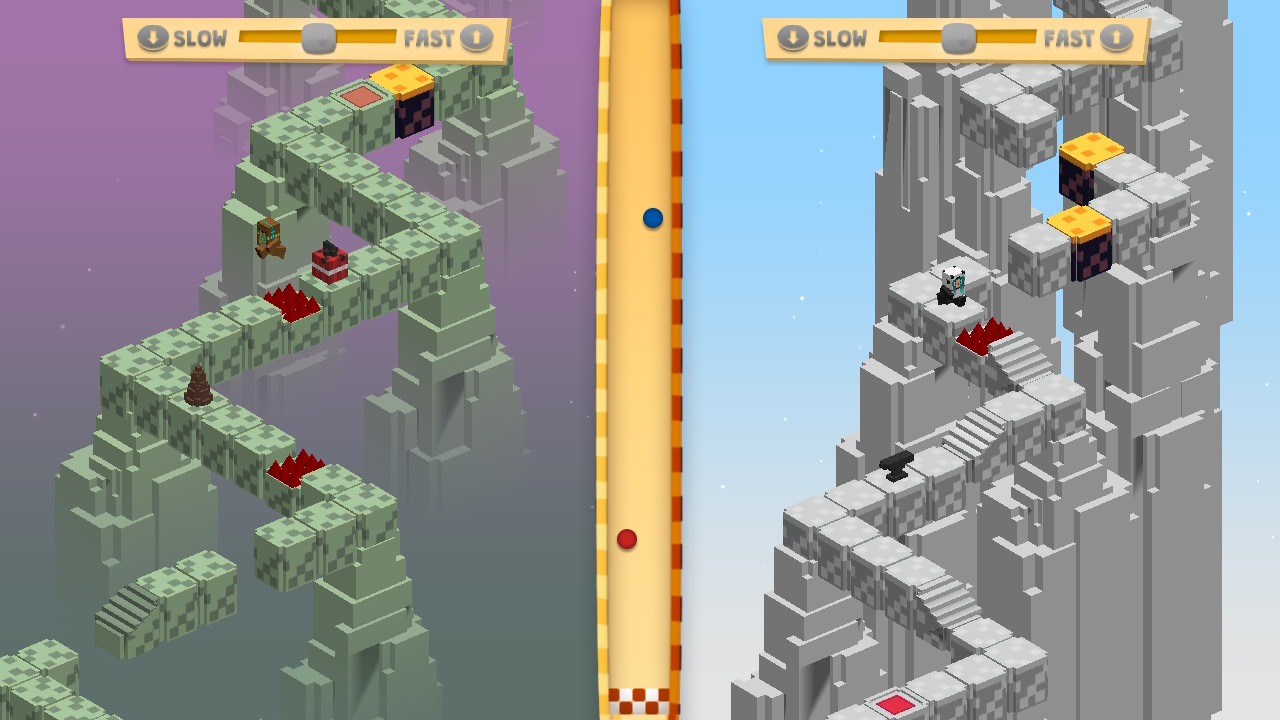The height and width of the screenshot is (720, 1280).
Task: Click the upper cheese portal on the right map
Action: [1092, 150]
